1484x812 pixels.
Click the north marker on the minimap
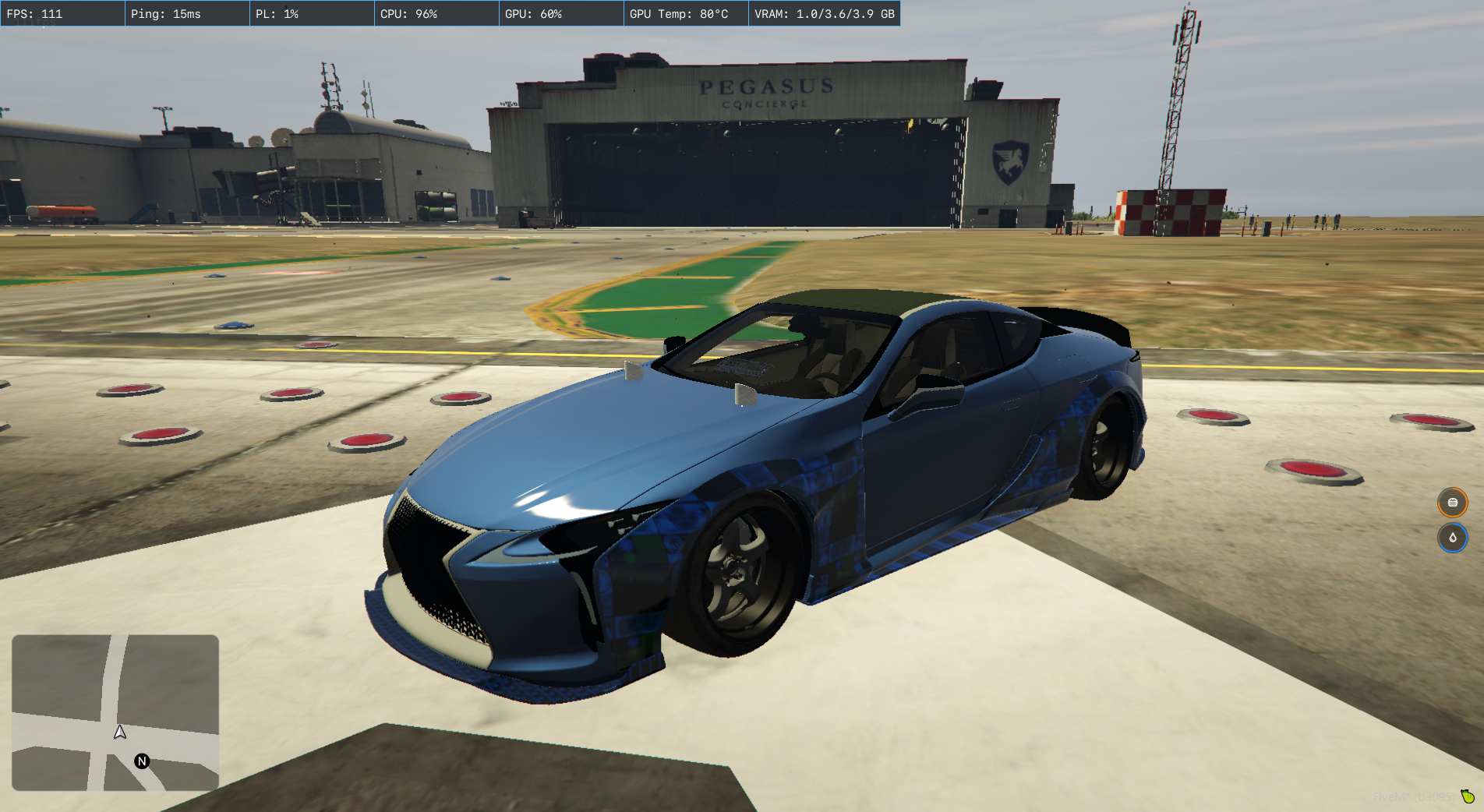pos(142,761)
